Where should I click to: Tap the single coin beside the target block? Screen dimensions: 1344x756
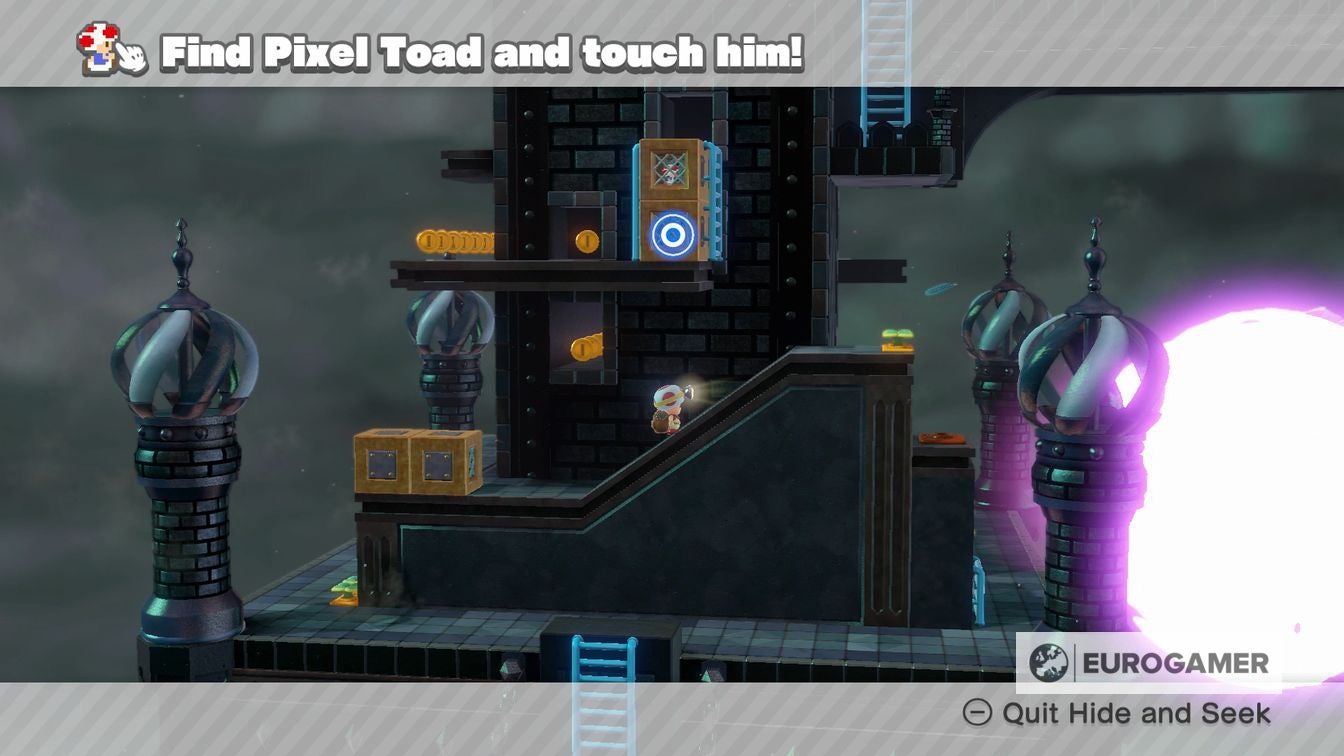click(x=588, y=240)
